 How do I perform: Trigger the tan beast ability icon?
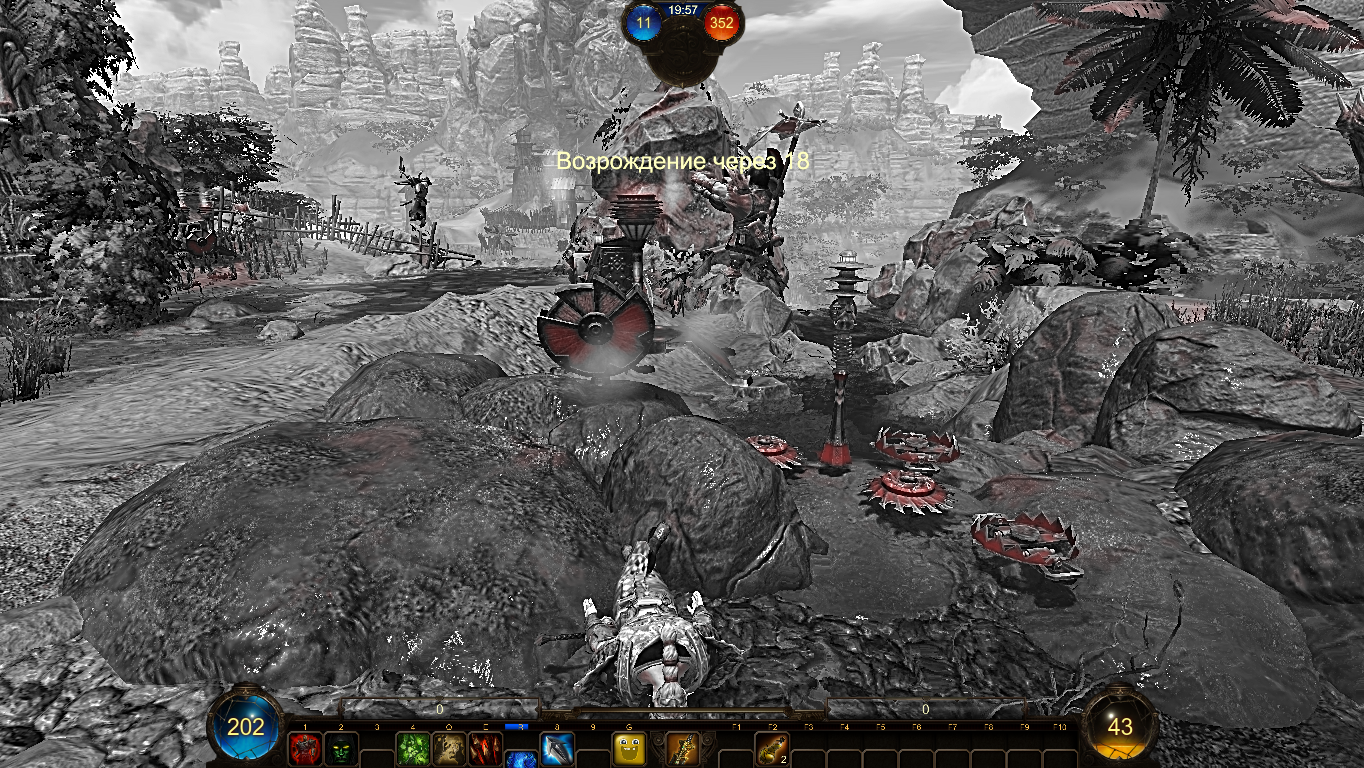449,749
